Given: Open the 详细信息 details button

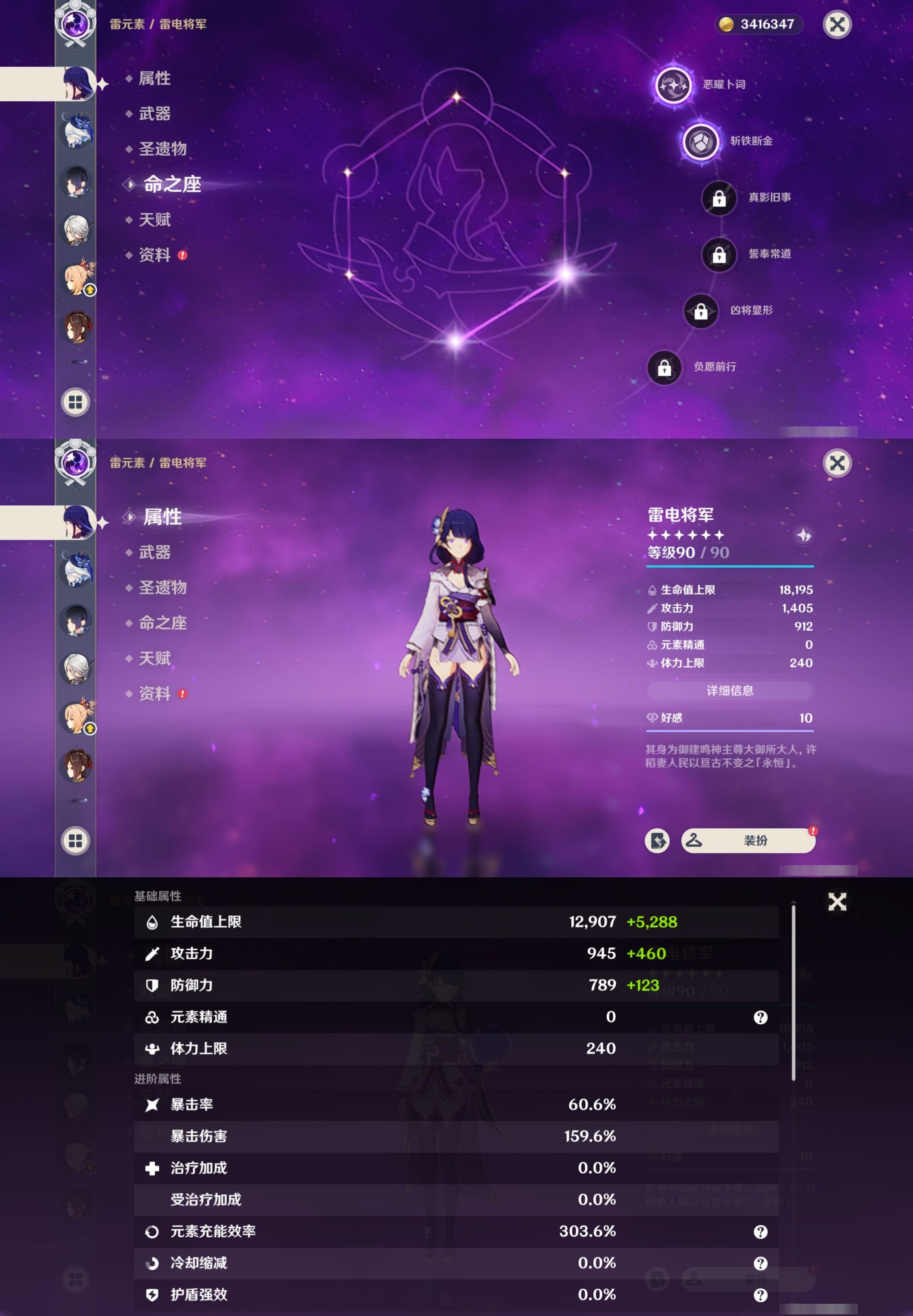Looking at the screenshot, I should (x=729, y=690).
